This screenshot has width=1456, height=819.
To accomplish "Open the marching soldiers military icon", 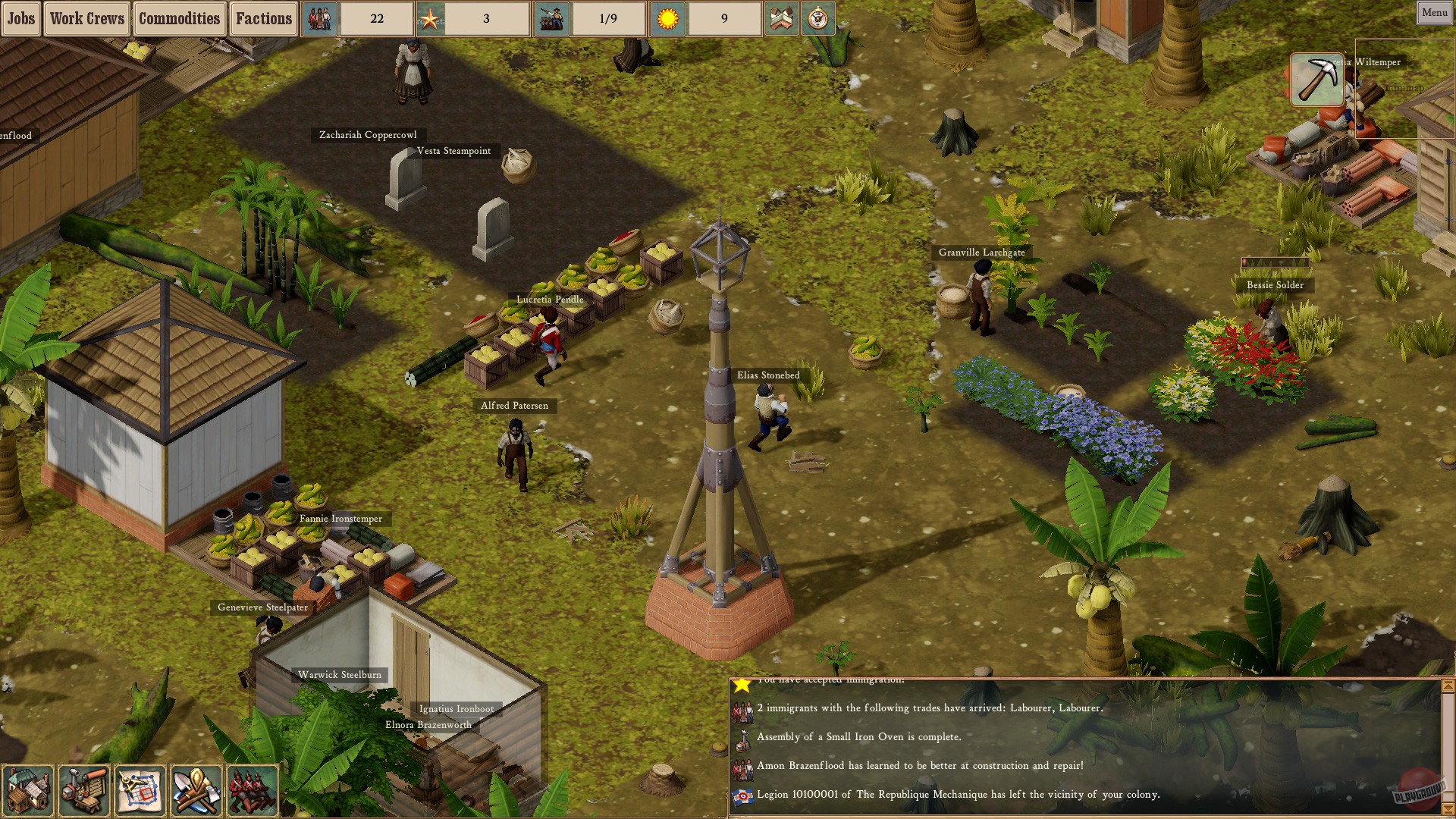I will click(x=252, y=791).
